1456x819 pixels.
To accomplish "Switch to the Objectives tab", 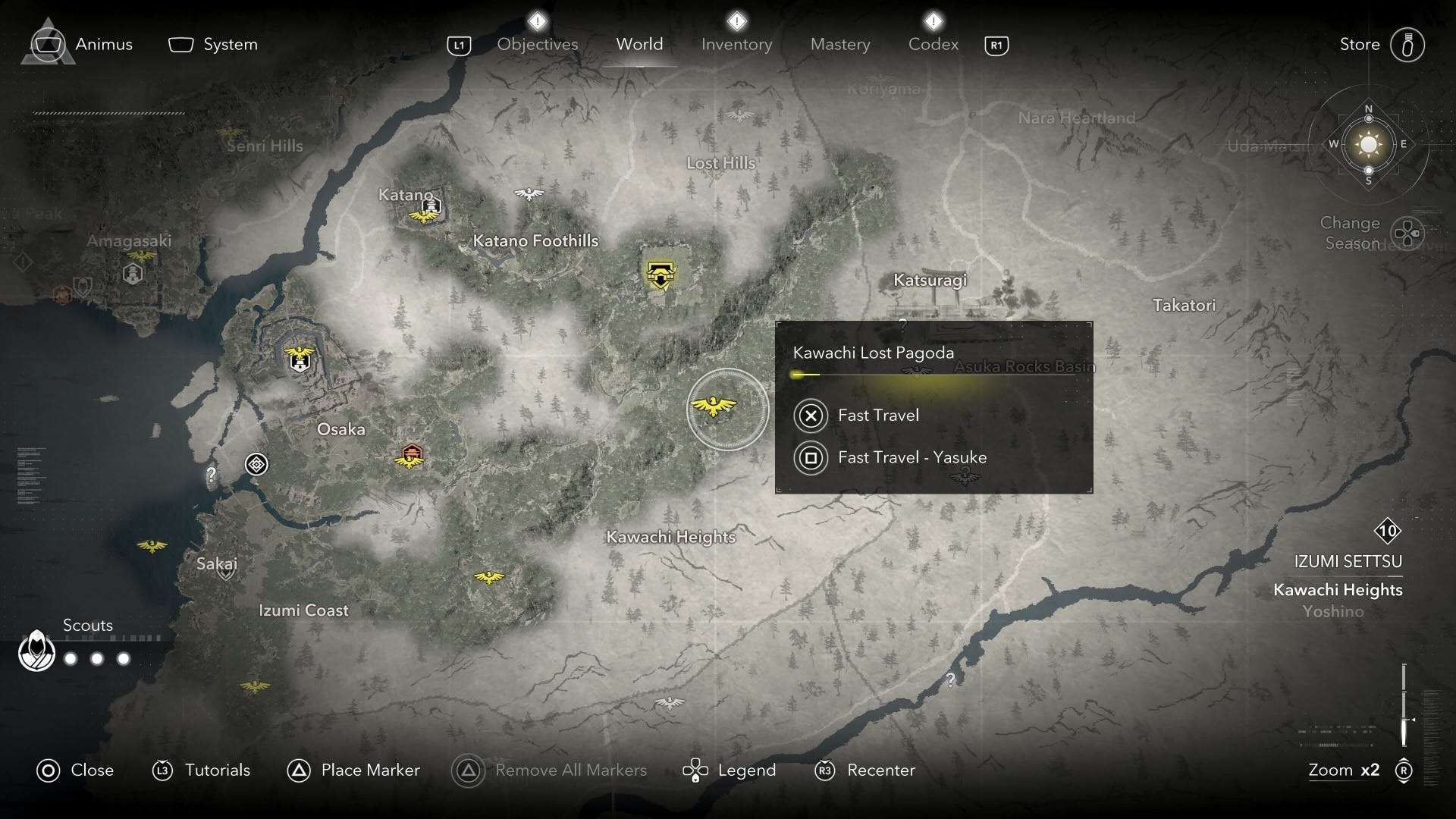I will pos(537,44).
